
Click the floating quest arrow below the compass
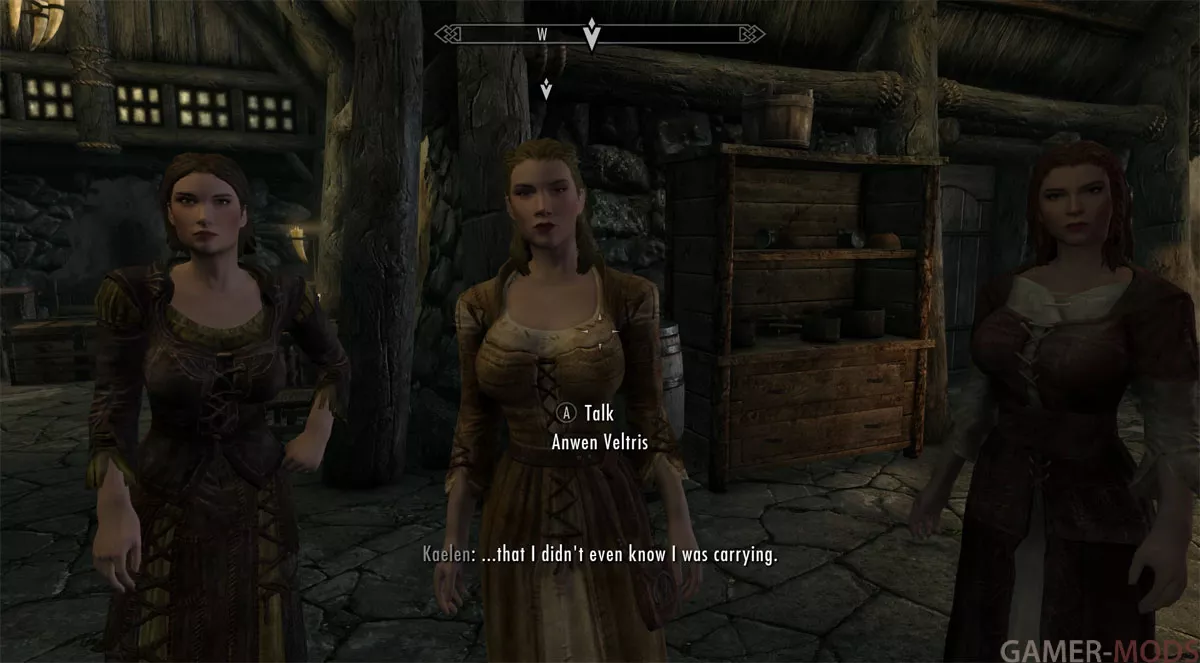(x=546, y=89)
